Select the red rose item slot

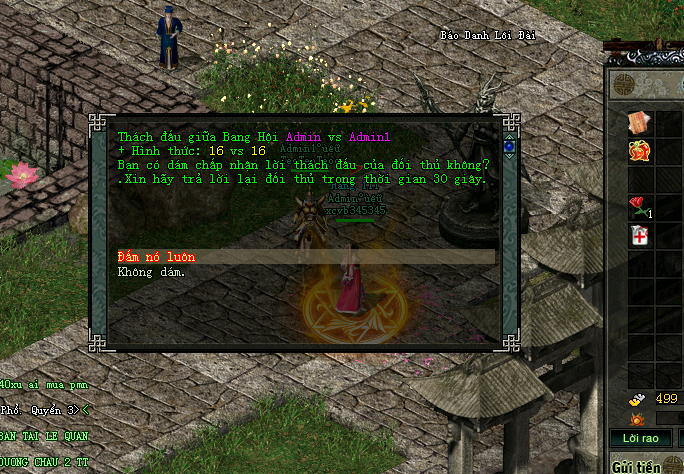(638, 207)
